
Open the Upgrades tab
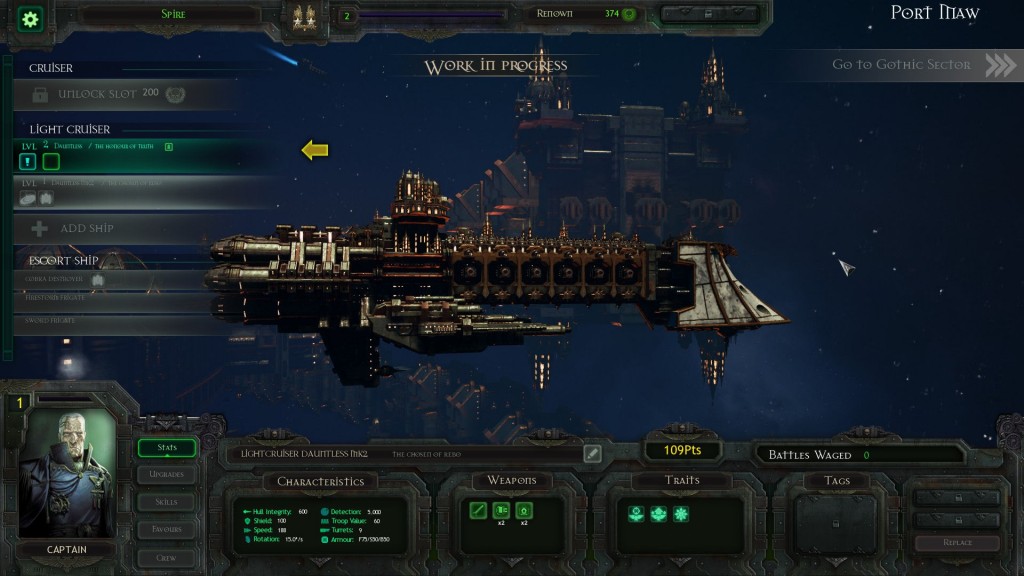coord(166,474)
